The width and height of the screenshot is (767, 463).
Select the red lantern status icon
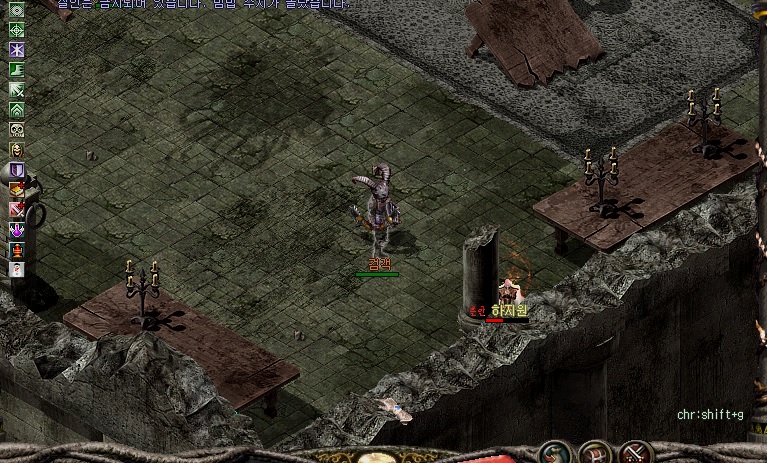(x=16, y=249)
